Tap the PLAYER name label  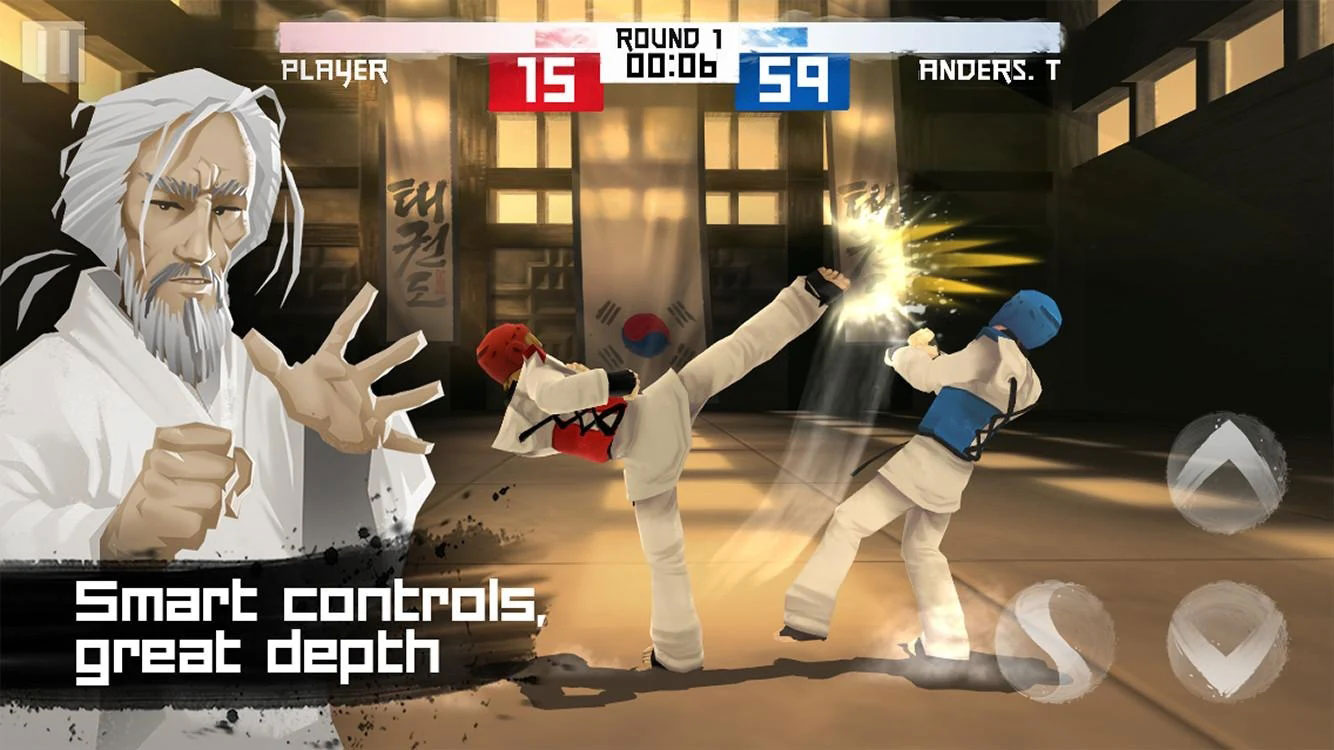click(x=333, y=70)
